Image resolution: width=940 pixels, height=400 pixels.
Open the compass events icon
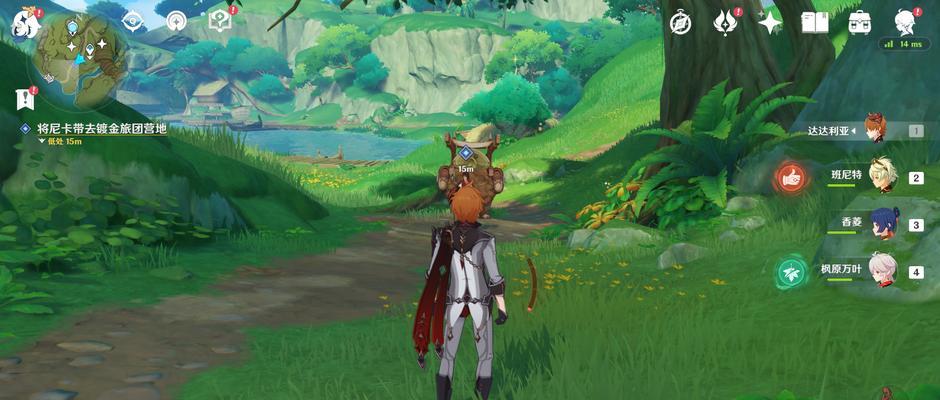click(680, 22)
